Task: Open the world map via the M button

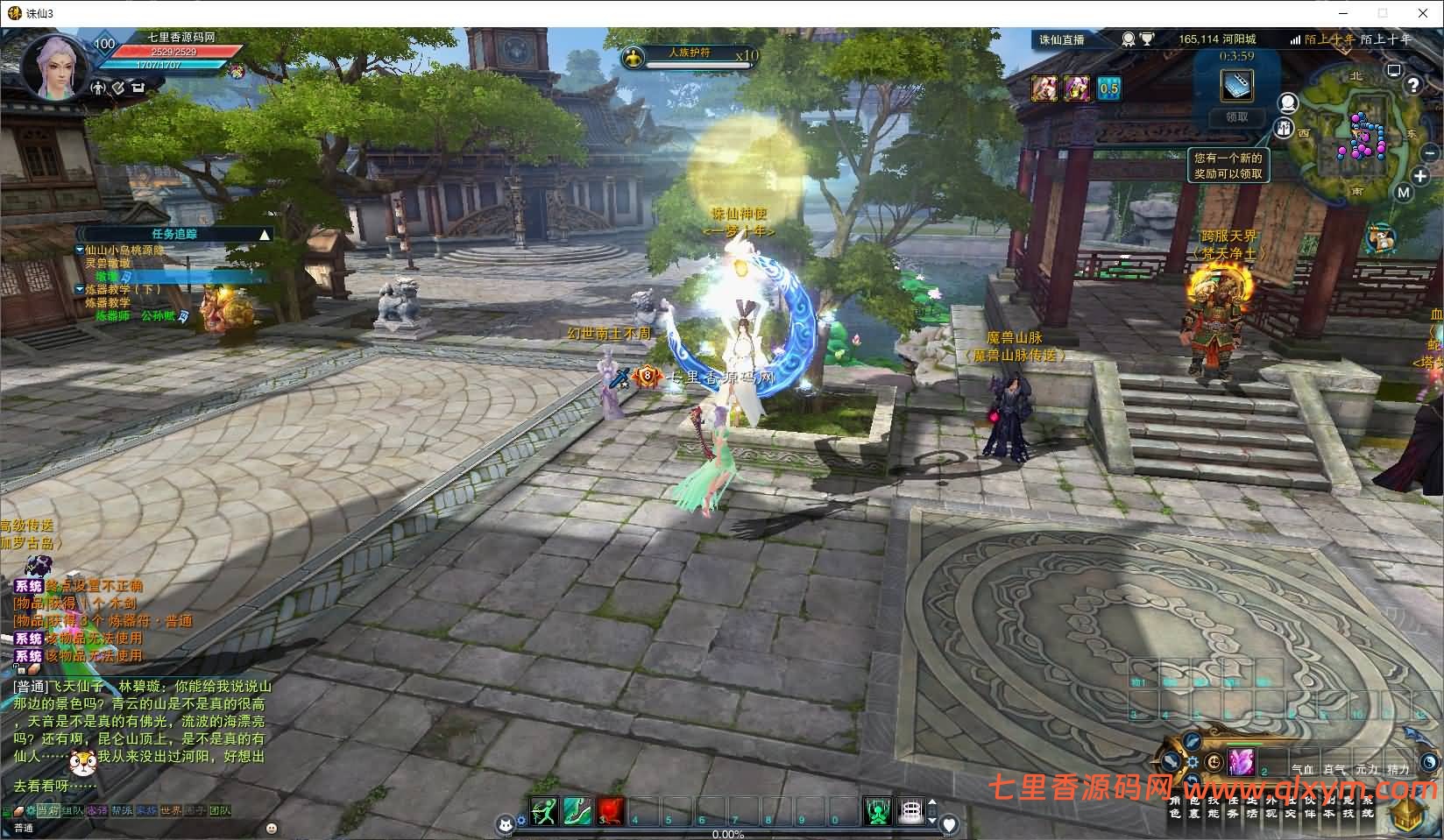Action: [x=1403, y=193]
